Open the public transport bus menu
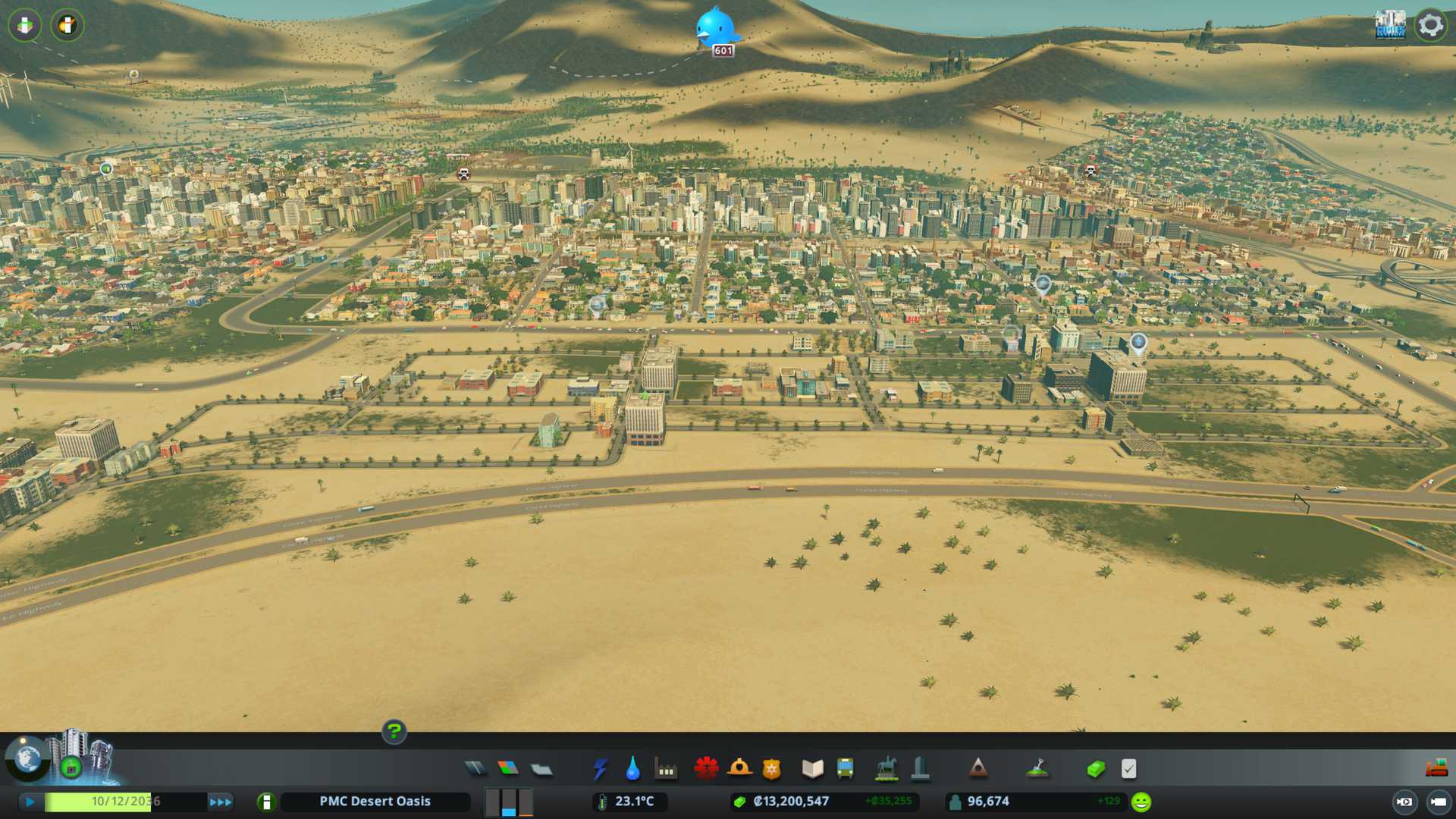1456x819 pixels. [846, 769]
